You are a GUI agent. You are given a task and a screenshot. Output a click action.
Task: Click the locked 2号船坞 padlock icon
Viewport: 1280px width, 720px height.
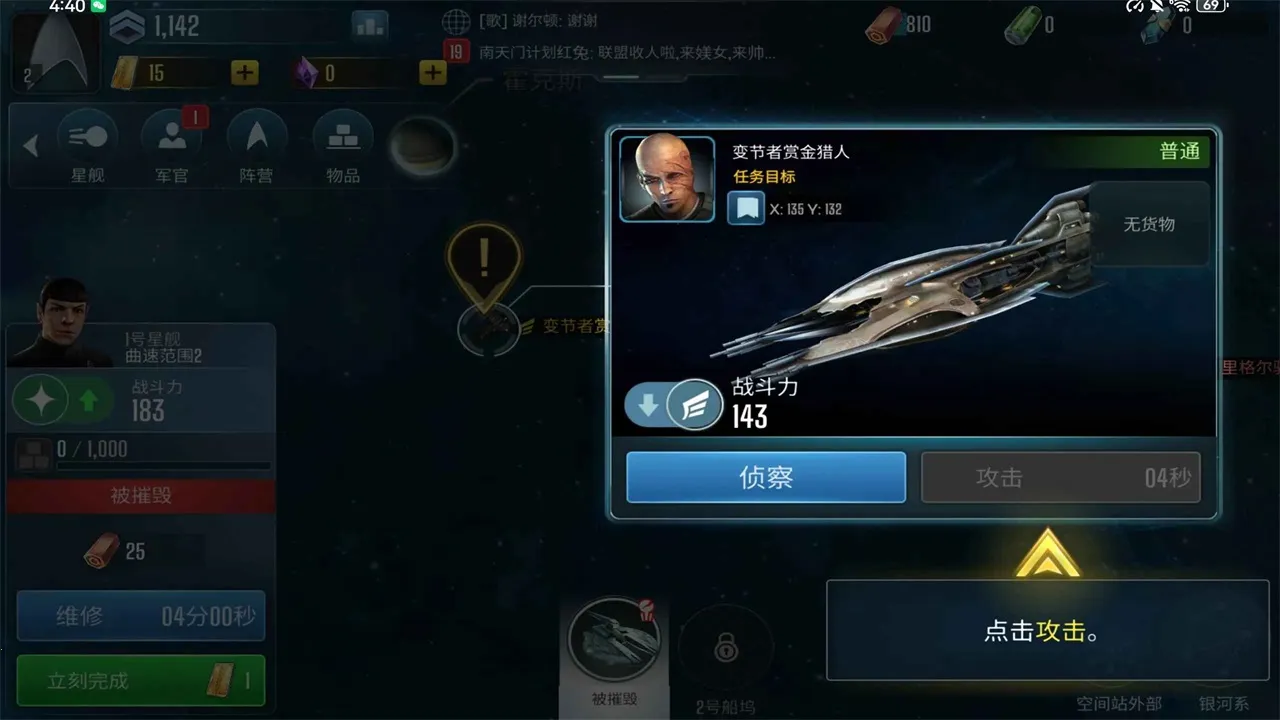pos(727,650)
